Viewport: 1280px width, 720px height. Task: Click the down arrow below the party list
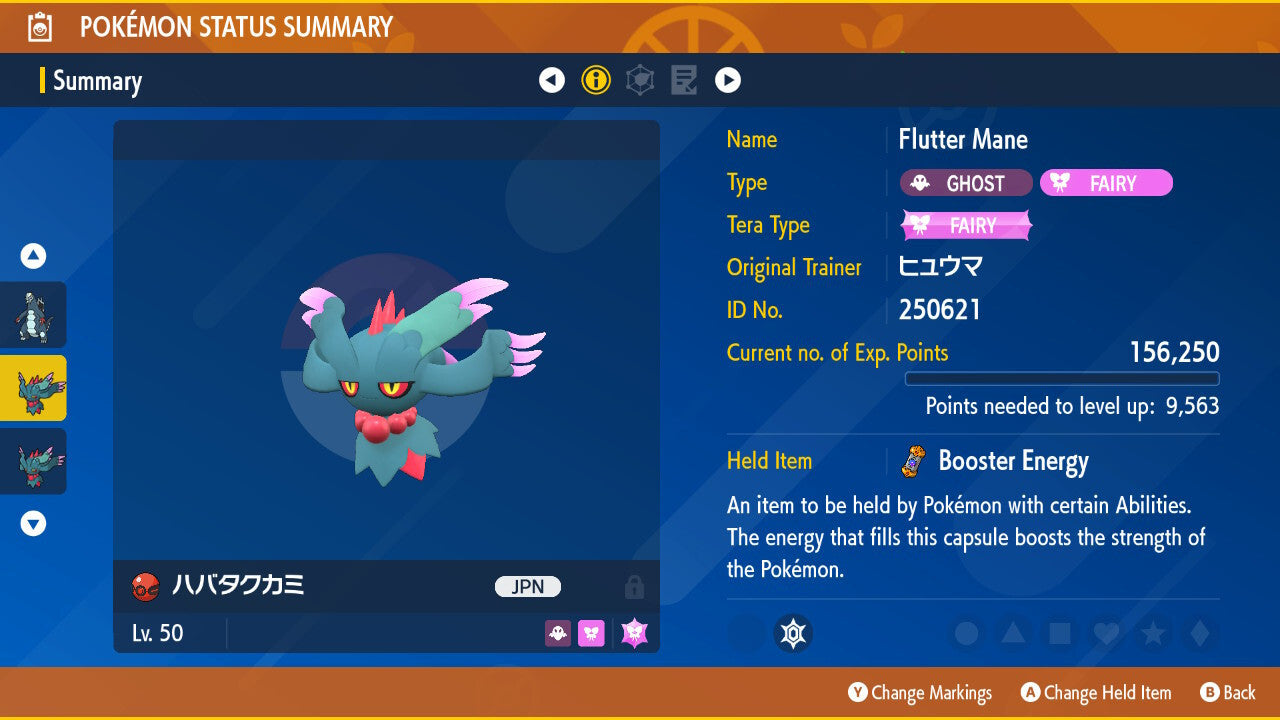pyautogui.click(x=33, y=523)
